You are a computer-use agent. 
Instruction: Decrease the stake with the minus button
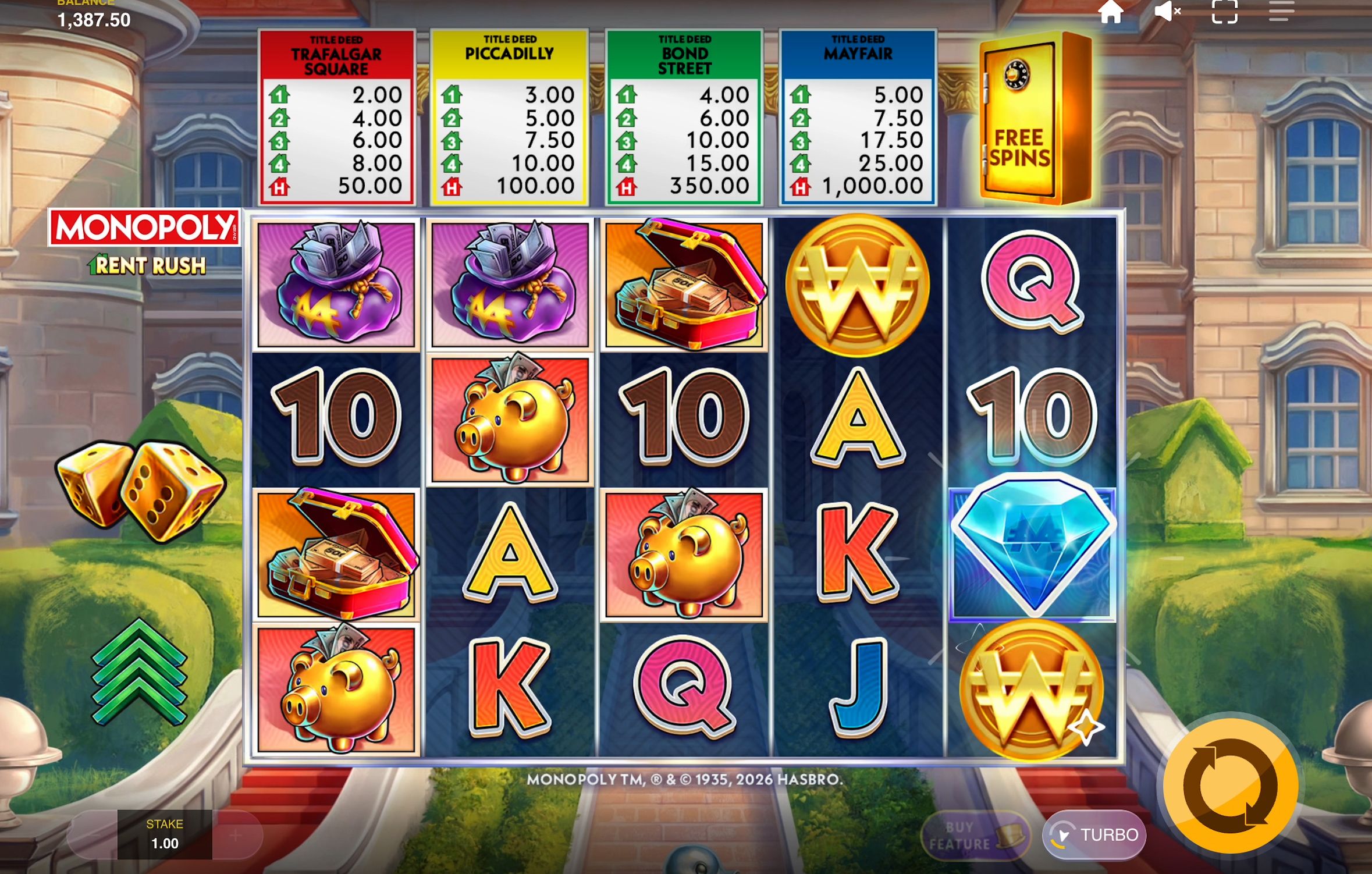97,835
